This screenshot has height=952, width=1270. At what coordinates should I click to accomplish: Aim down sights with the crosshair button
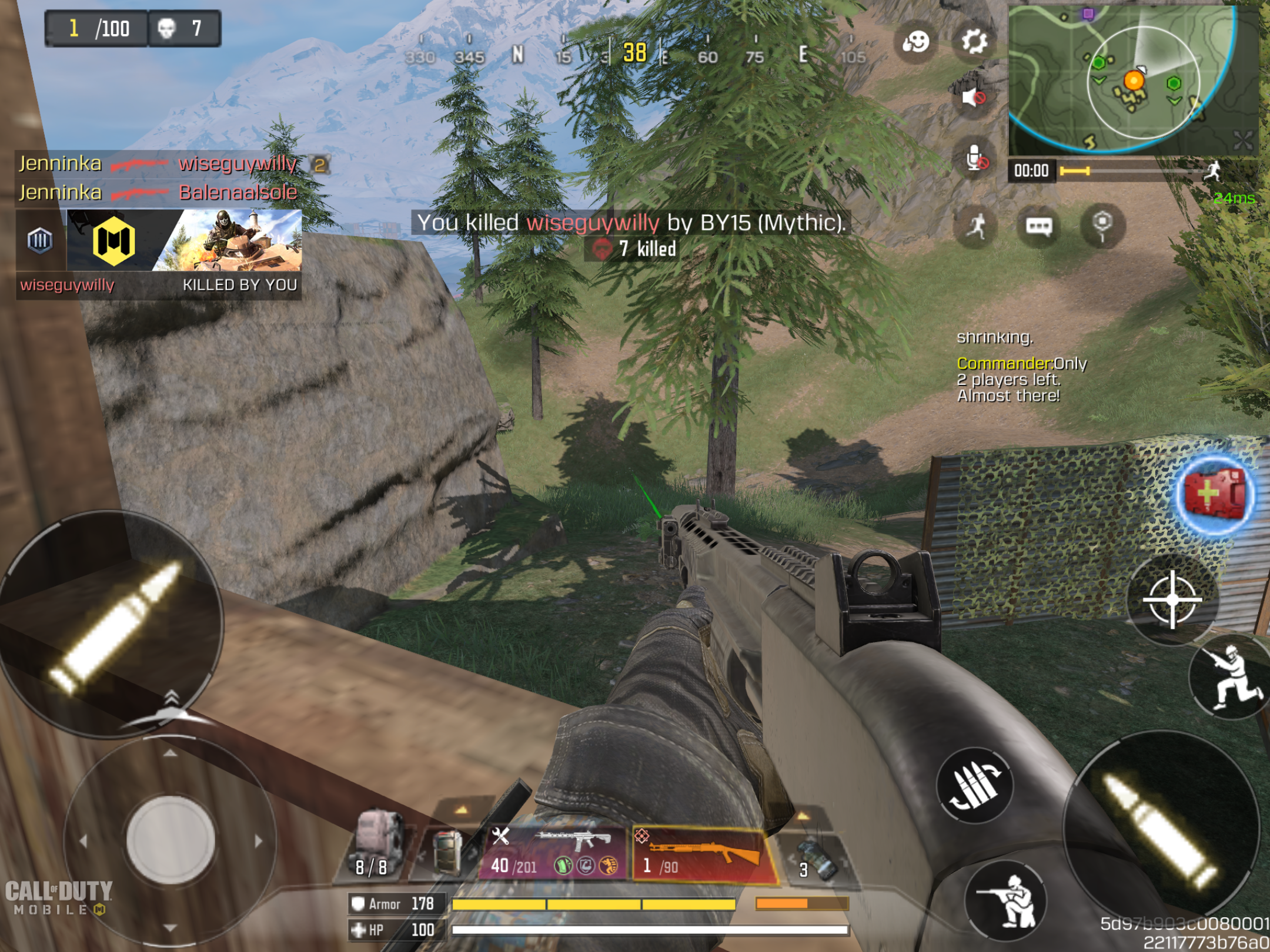tap(1171, 599)
